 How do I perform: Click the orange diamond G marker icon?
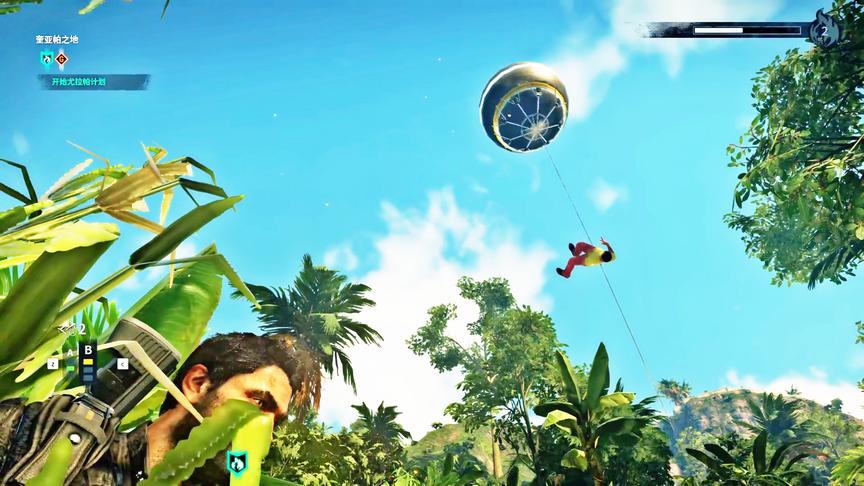tap(62, 59)
